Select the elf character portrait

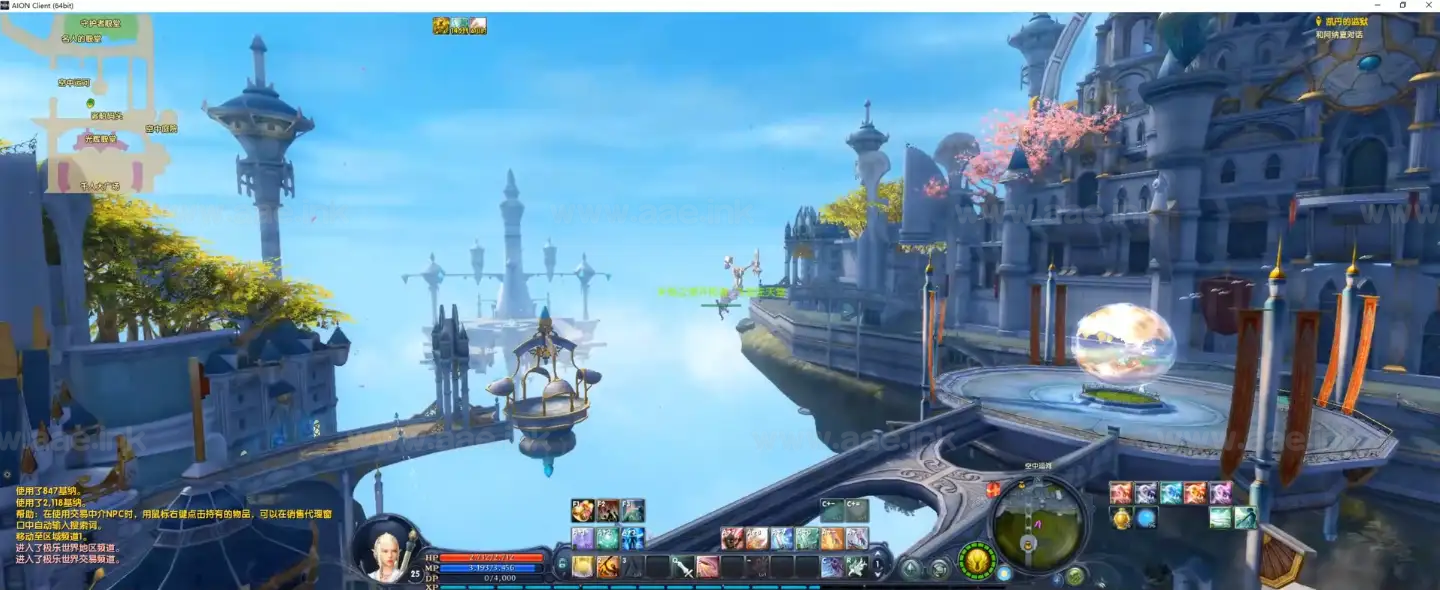[385, 552]
